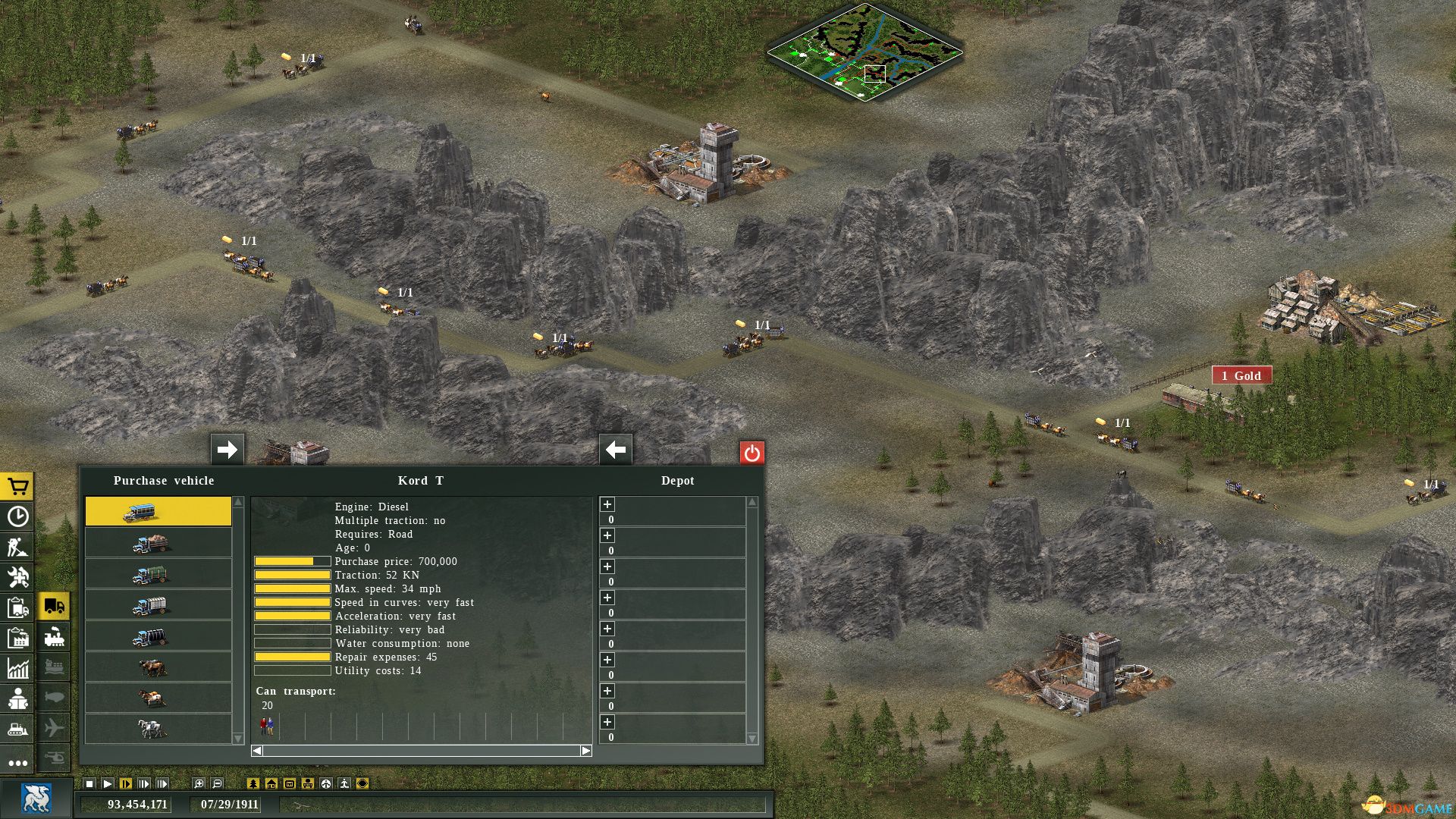Viewport: 1456px width, 819px height.
Task: Switch to the train vehicle category
Action: 55,637
